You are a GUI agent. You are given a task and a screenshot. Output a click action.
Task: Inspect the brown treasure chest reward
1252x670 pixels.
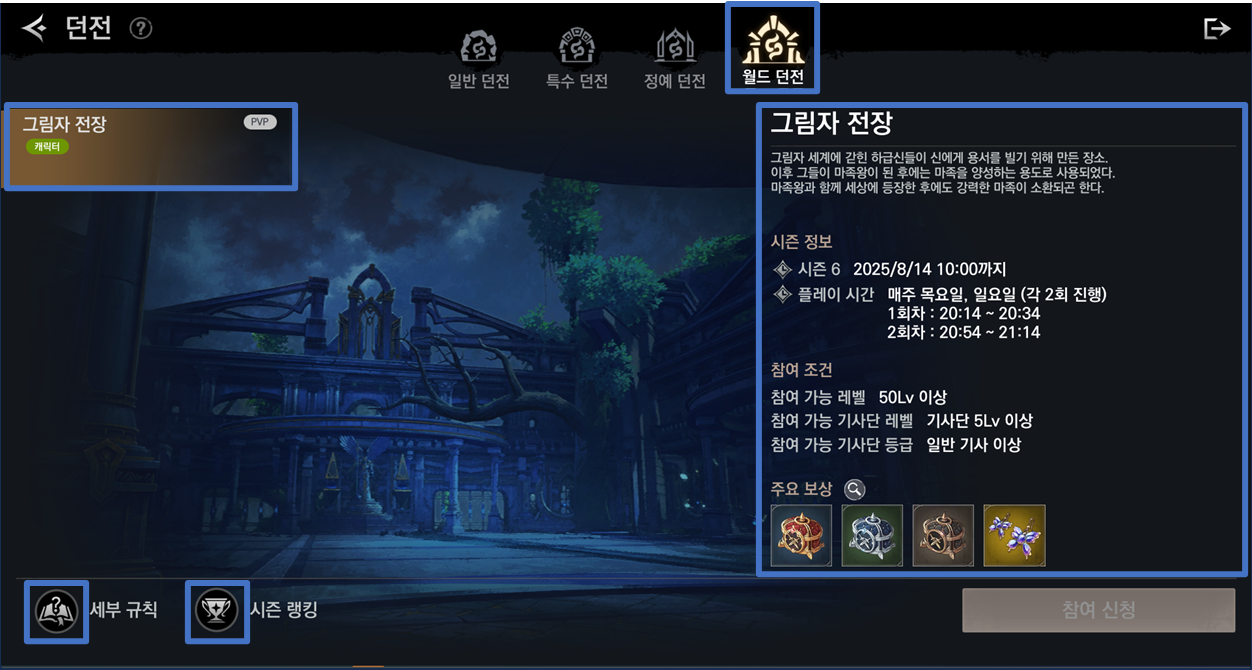click(943, 535)
